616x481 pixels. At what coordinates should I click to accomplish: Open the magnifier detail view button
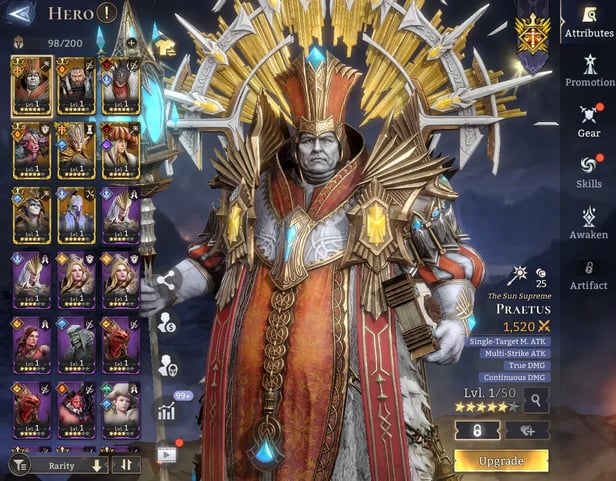pyautogui.click(x=536, y=401)
